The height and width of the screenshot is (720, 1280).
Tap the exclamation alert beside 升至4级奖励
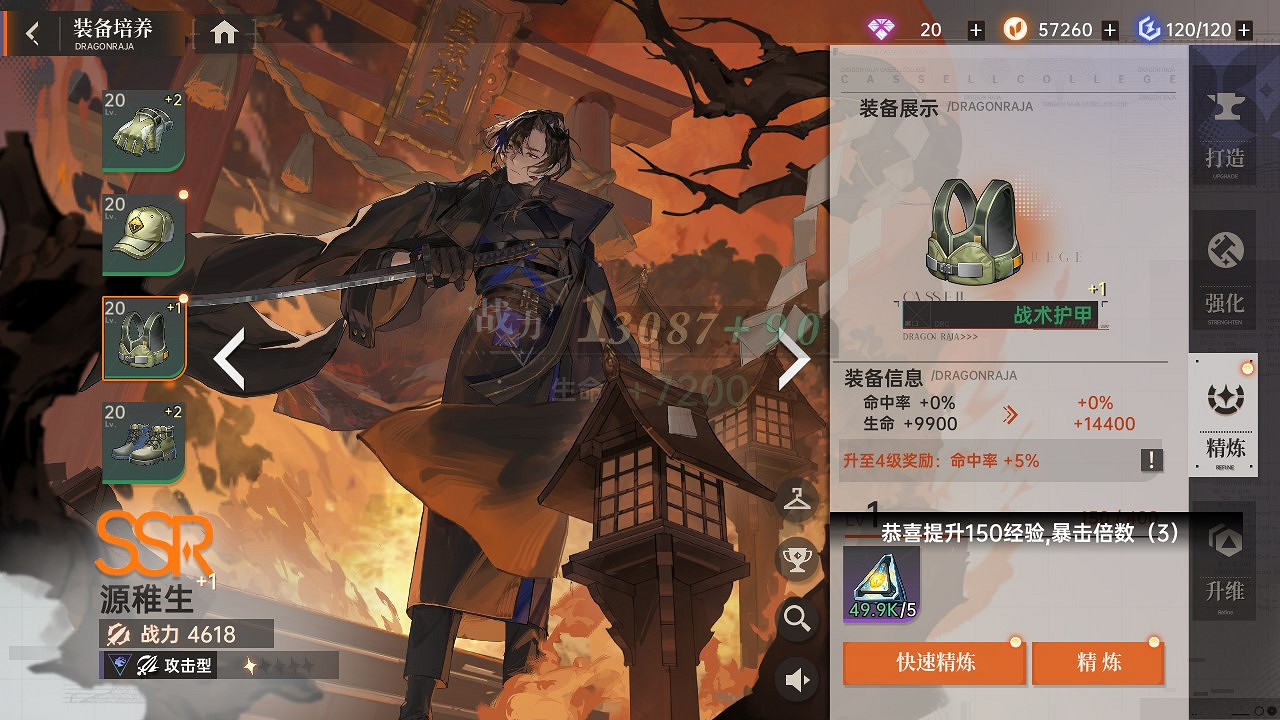coord(1150,460)
